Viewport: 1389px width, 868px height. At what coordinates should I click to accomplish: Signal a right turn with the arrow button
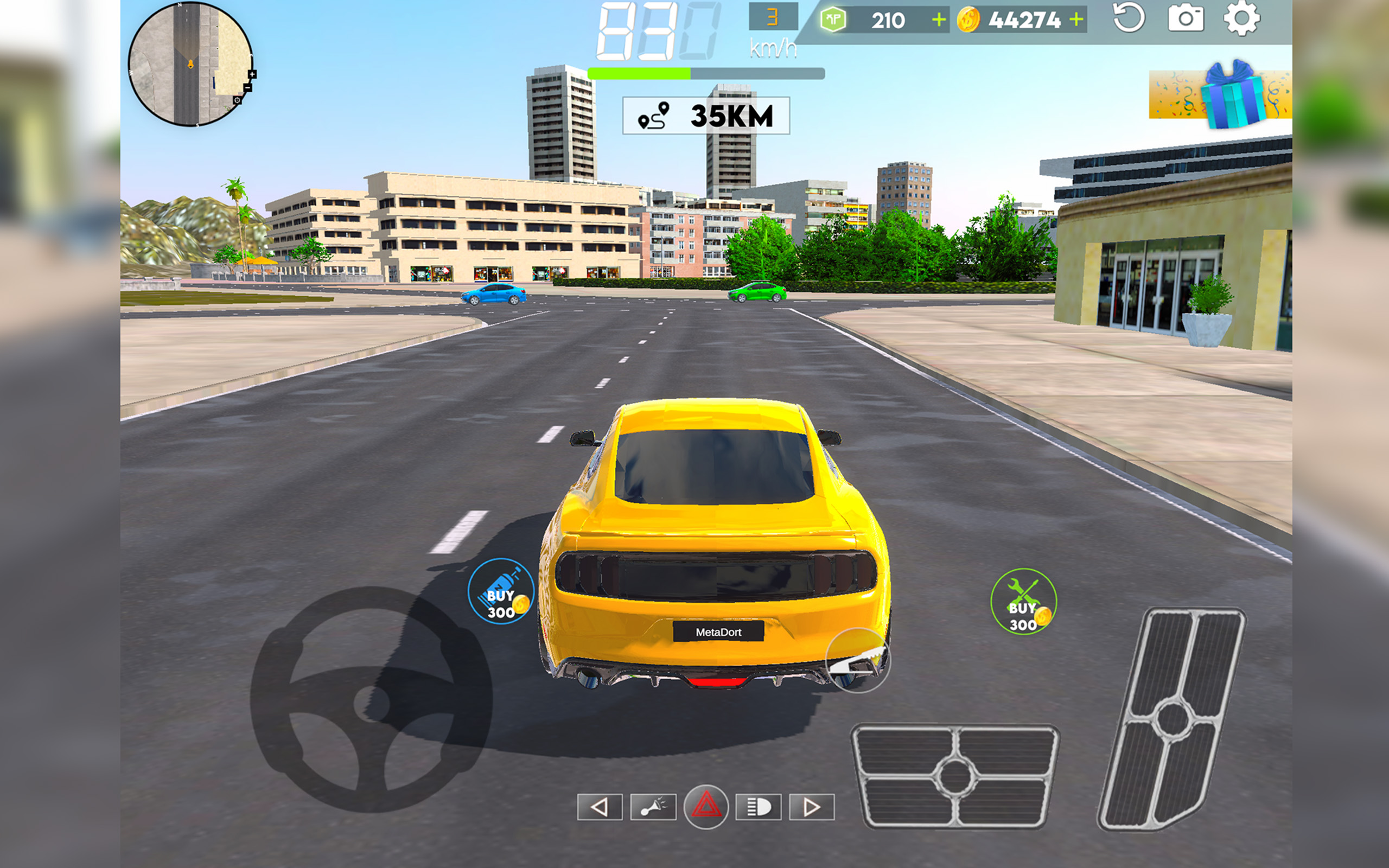tap(812, 808)
